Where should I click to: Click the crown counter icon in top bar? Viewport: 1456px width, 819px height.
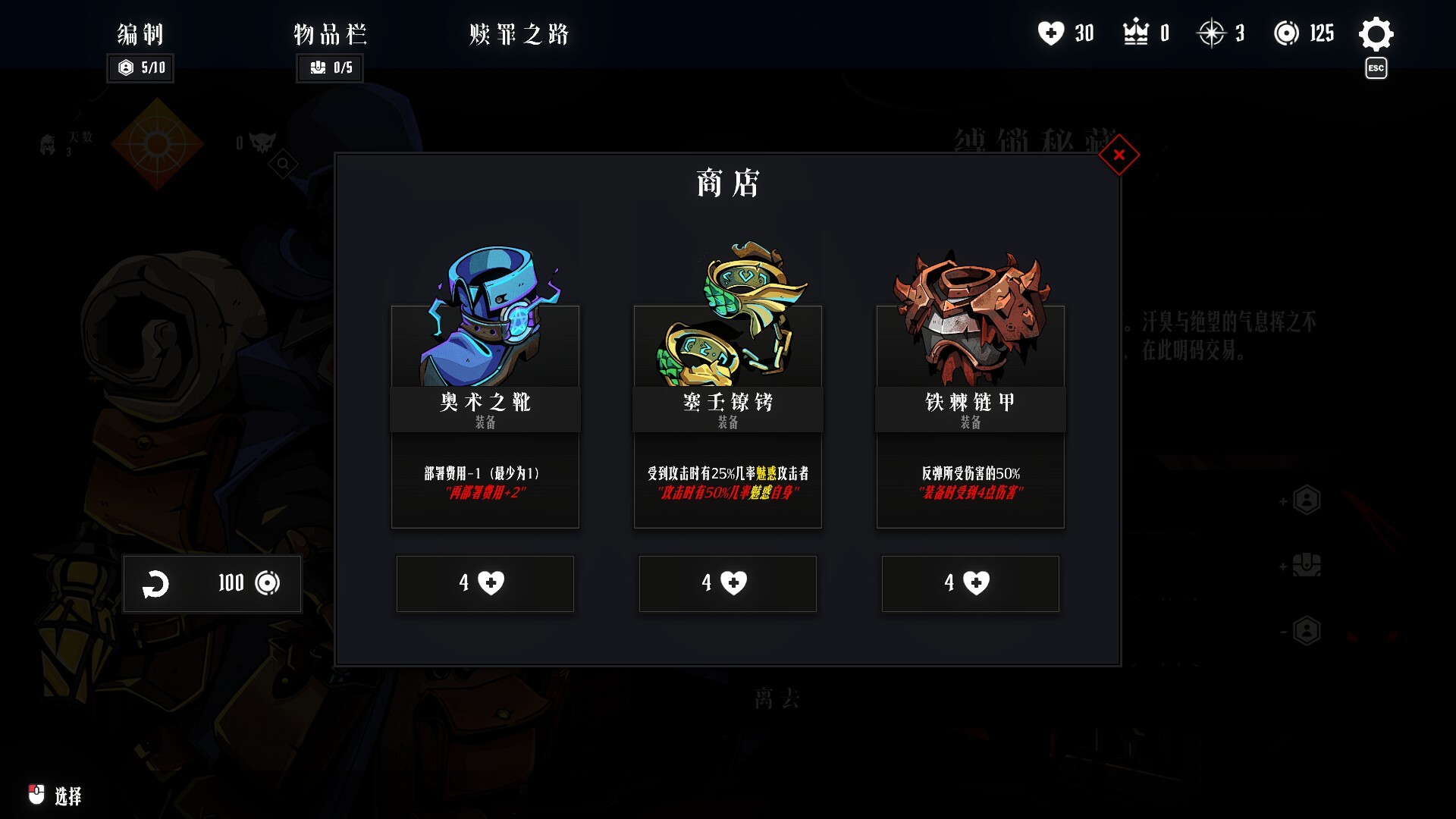(1134, 33)
